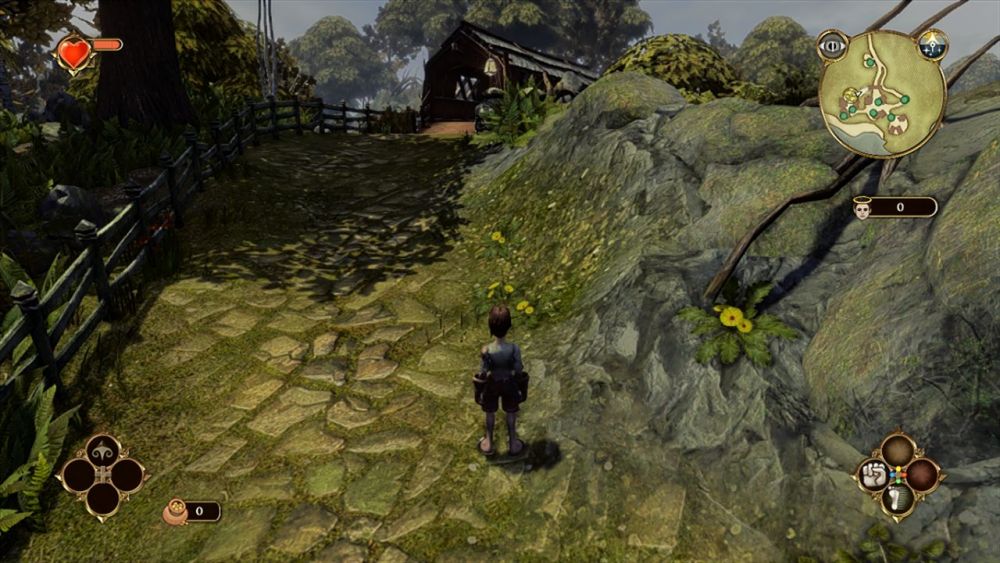Select the ram horns D-pad slot

pyautogui.click(x=102, y=451)
